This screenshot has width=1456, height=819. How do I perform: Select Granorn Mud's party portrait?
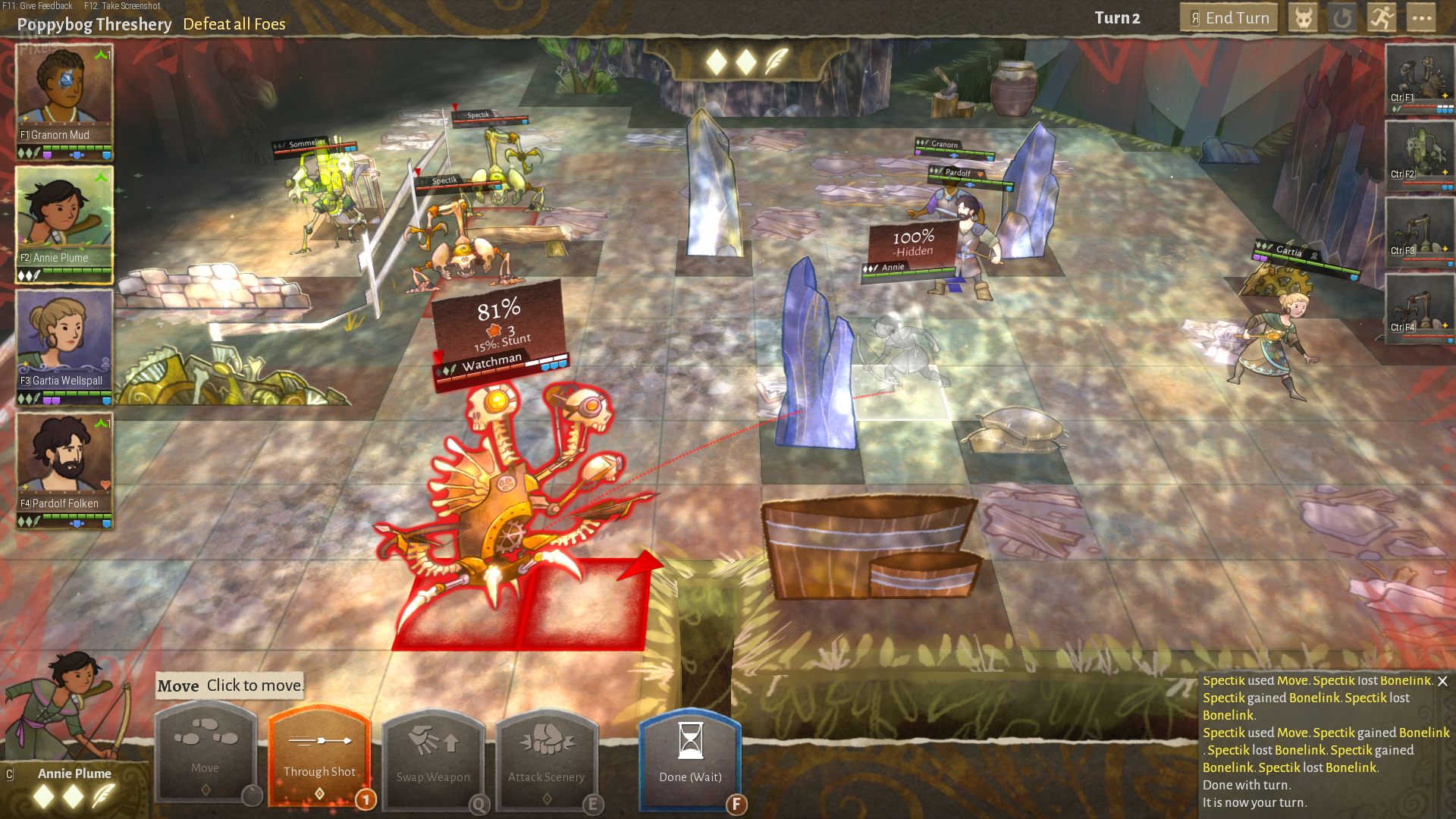[64, 94]
